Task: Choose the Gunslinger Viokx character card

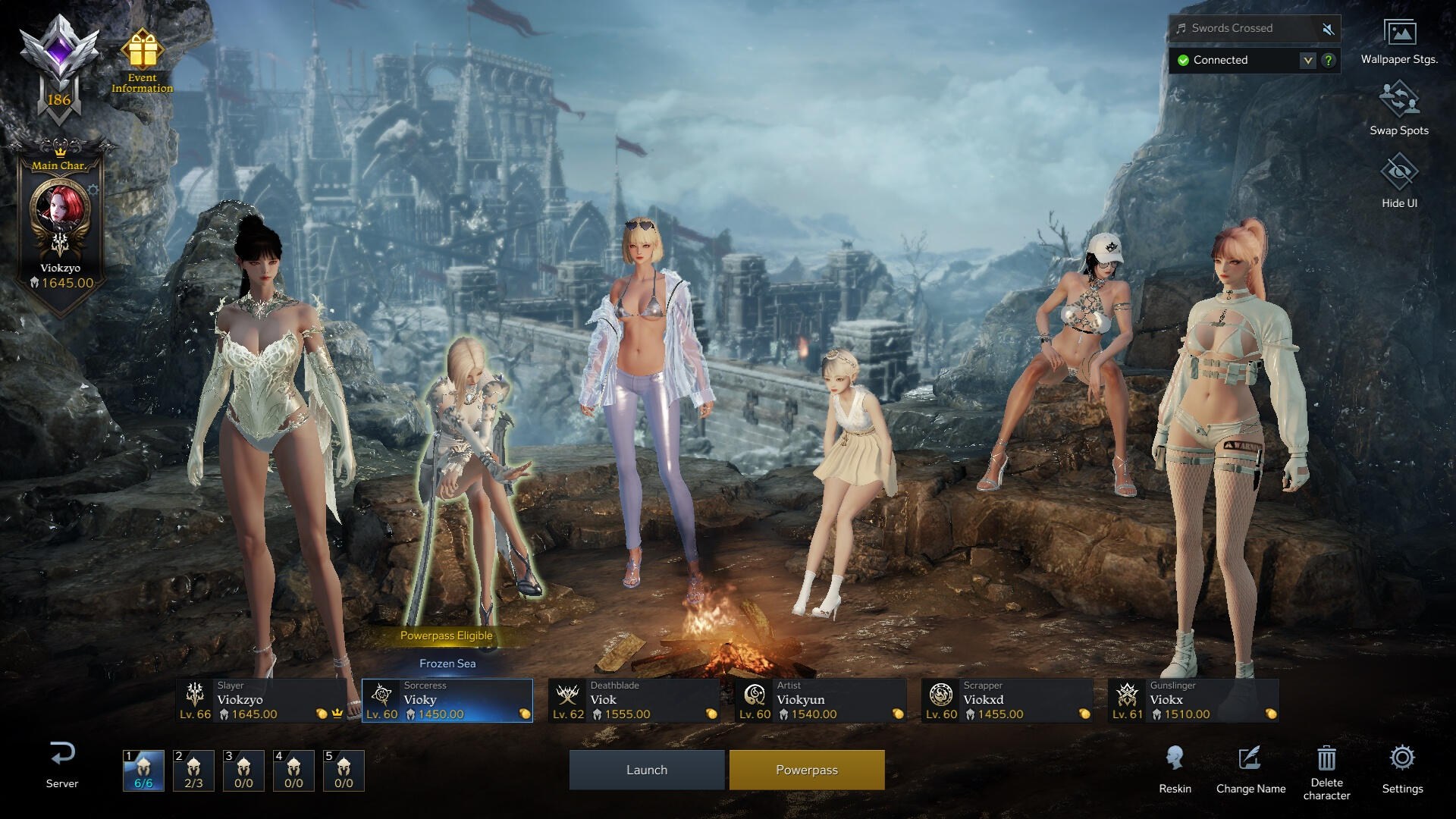Action: [x=1194, y=701]
